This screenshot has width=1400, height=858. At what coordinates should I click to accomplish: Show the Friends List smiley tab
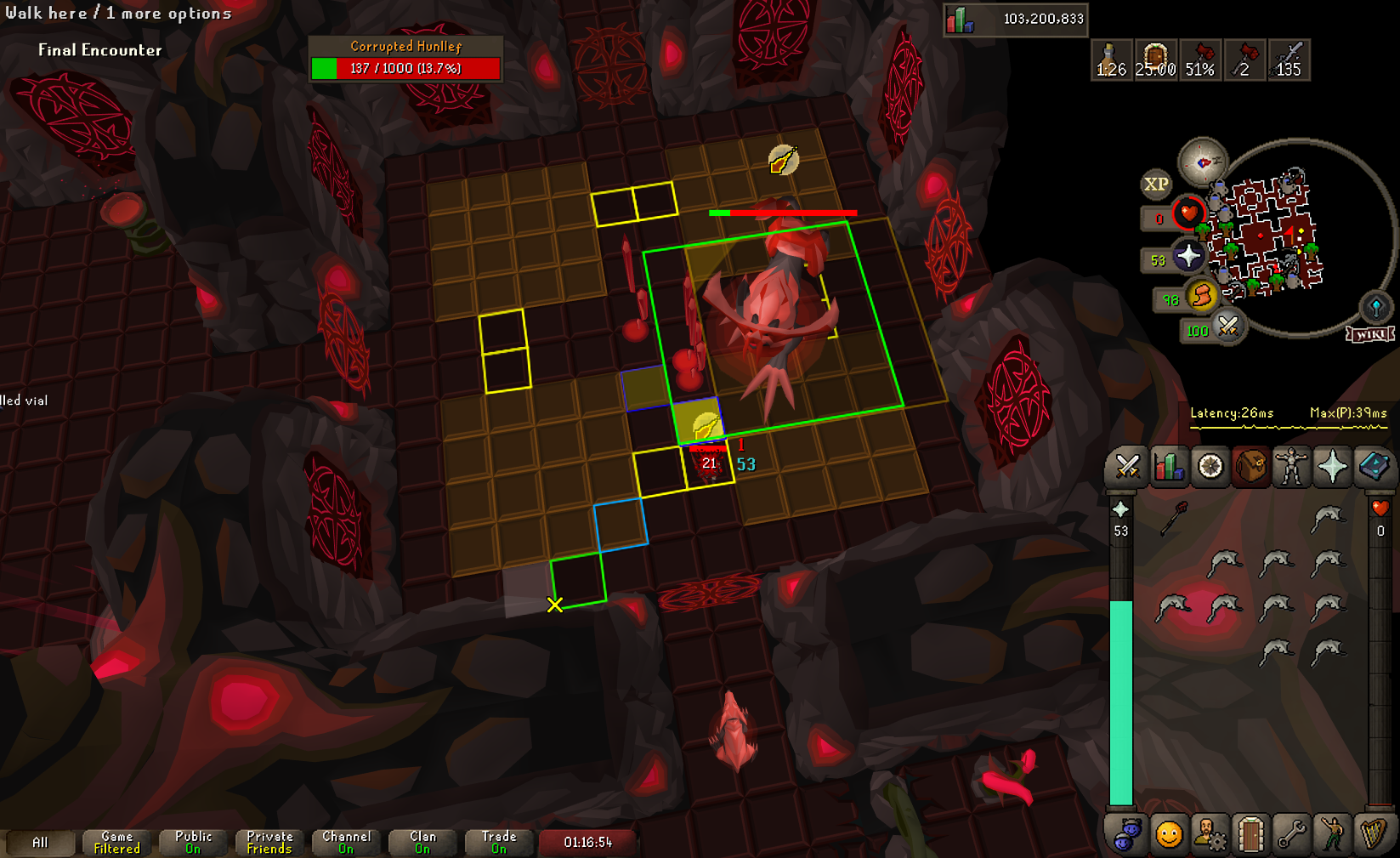(x=1169, y=835)
